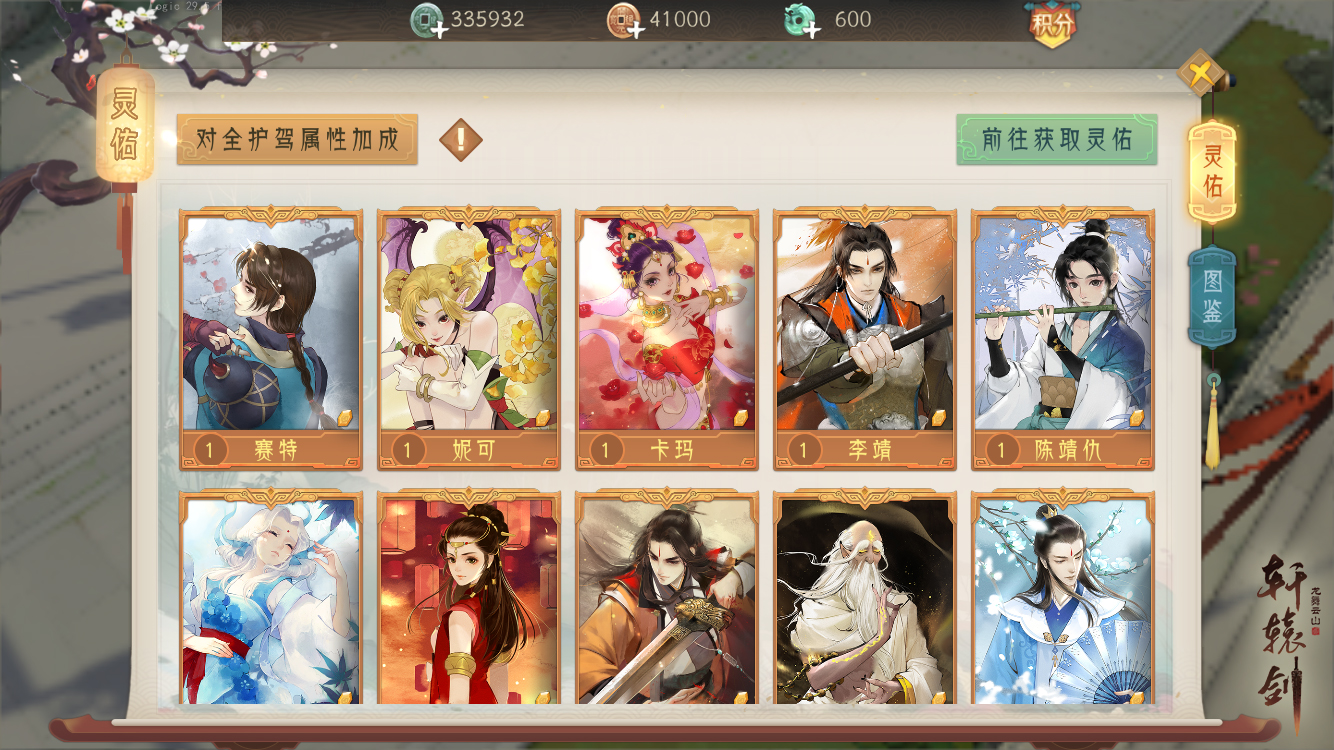The height and width of the screenshot is (750, 1334).
Task: Click the 对全护驾属性加成 button
Action: coord(296,141)
